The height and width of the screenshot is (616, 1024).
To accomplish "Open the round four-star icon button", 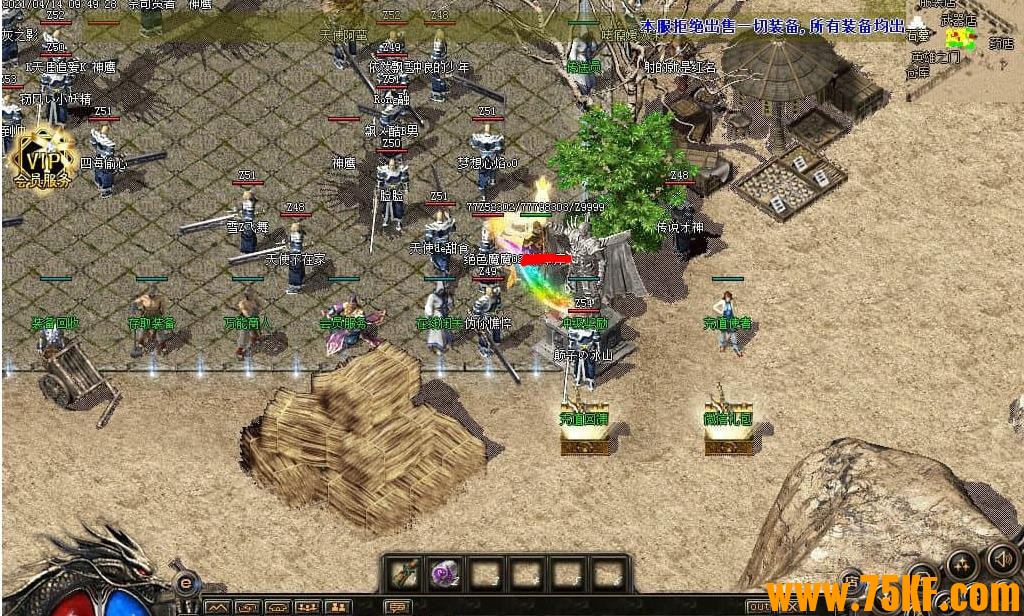I will (x=961, y=565).
